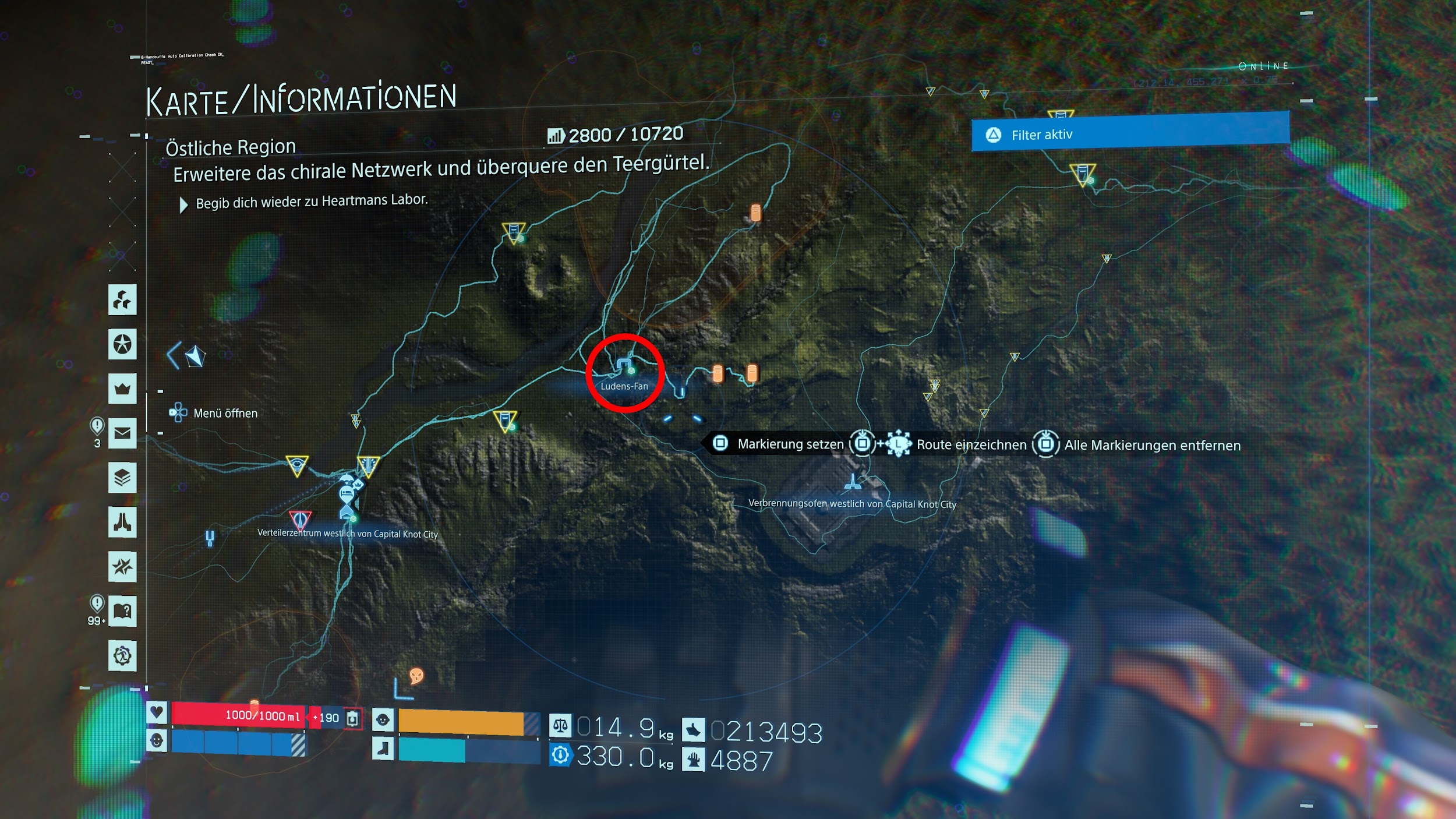Image resolution: width=1456 pixels, height=819 pixels.
Task: Select the twin stars sidebar icon
Action: pos(122,566)
